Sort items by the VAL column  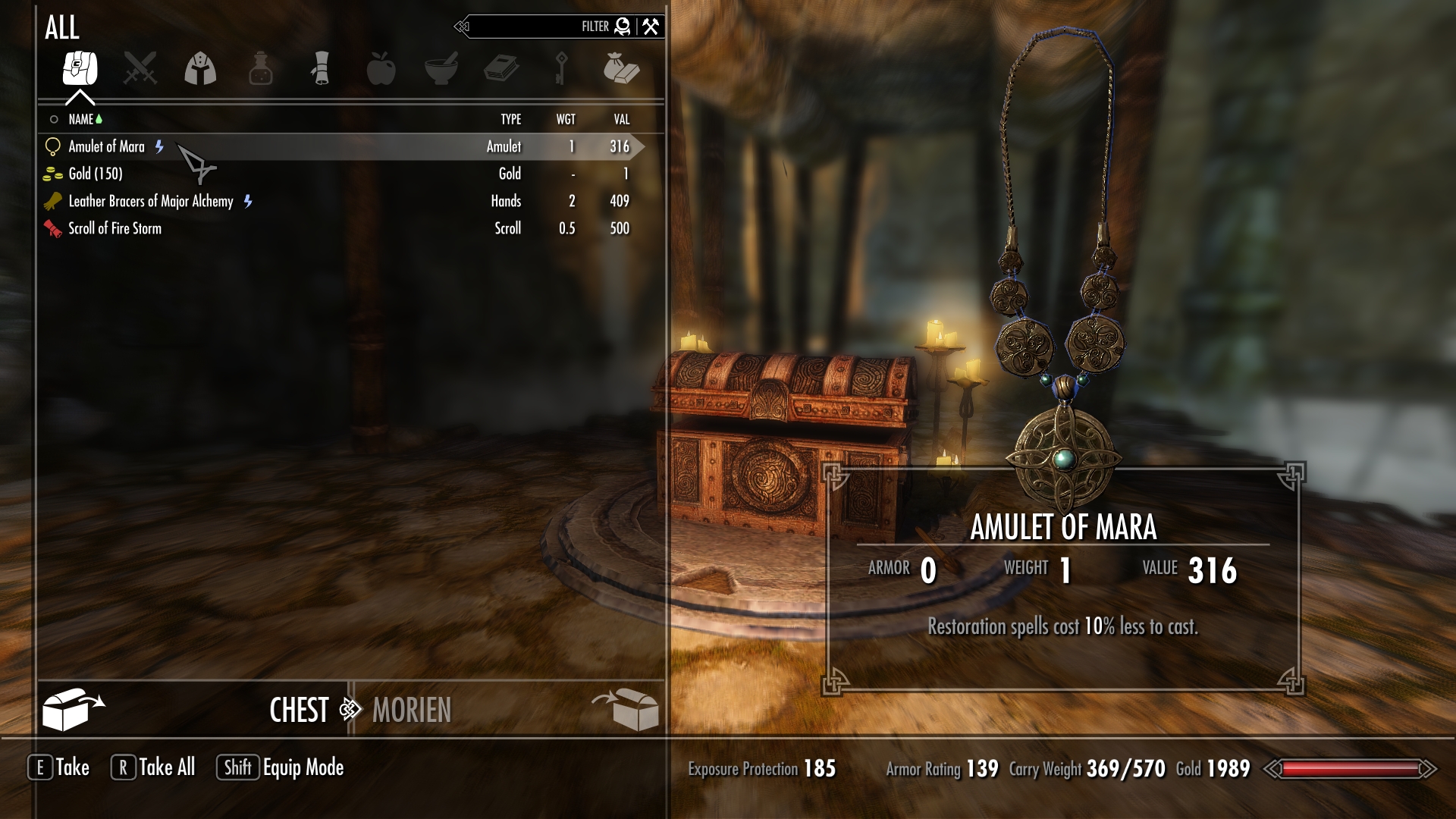(621, 119)
